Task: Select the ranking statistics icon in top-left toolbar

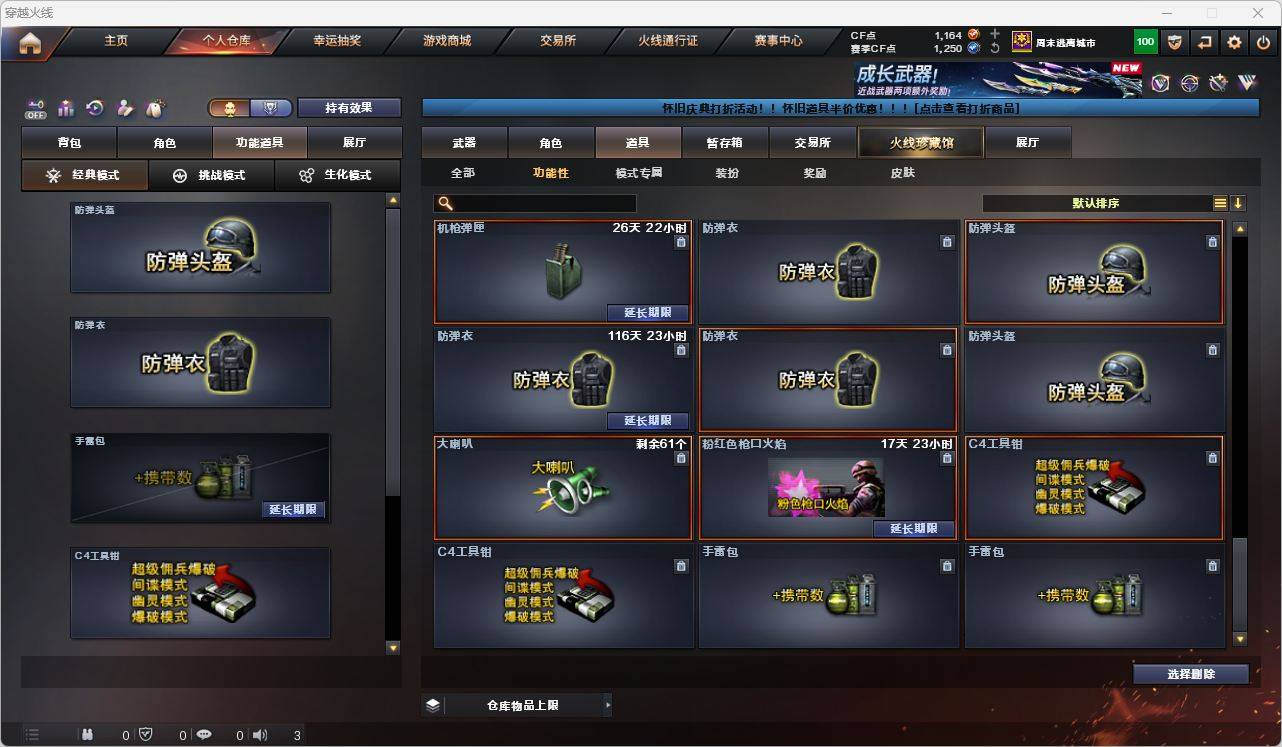Action: pos(65,108)
